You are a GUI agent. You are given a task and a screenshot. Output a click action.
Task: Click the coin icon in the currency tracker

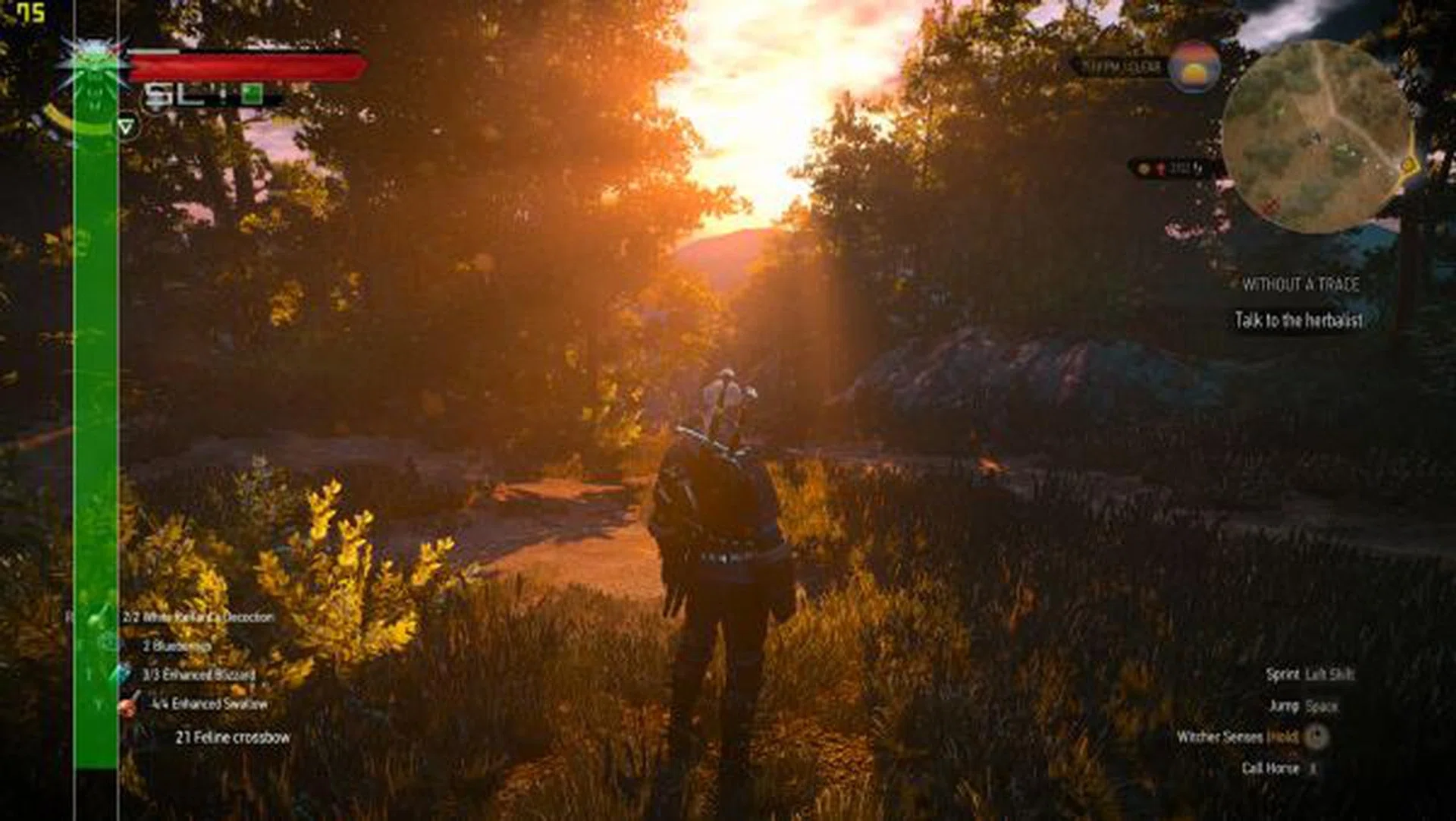point(1144,169)
